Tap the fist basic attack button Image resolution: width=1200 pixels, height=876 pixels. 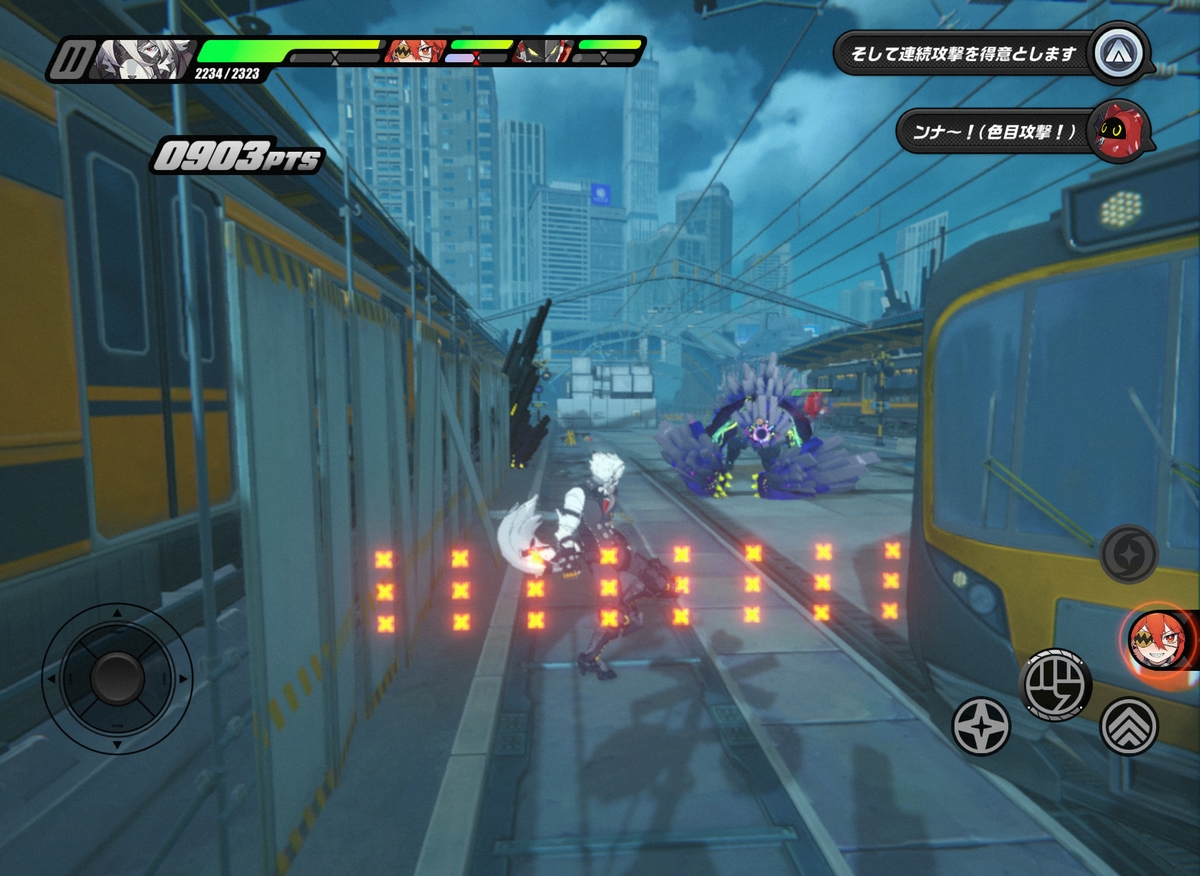(x=1055, y=685)
